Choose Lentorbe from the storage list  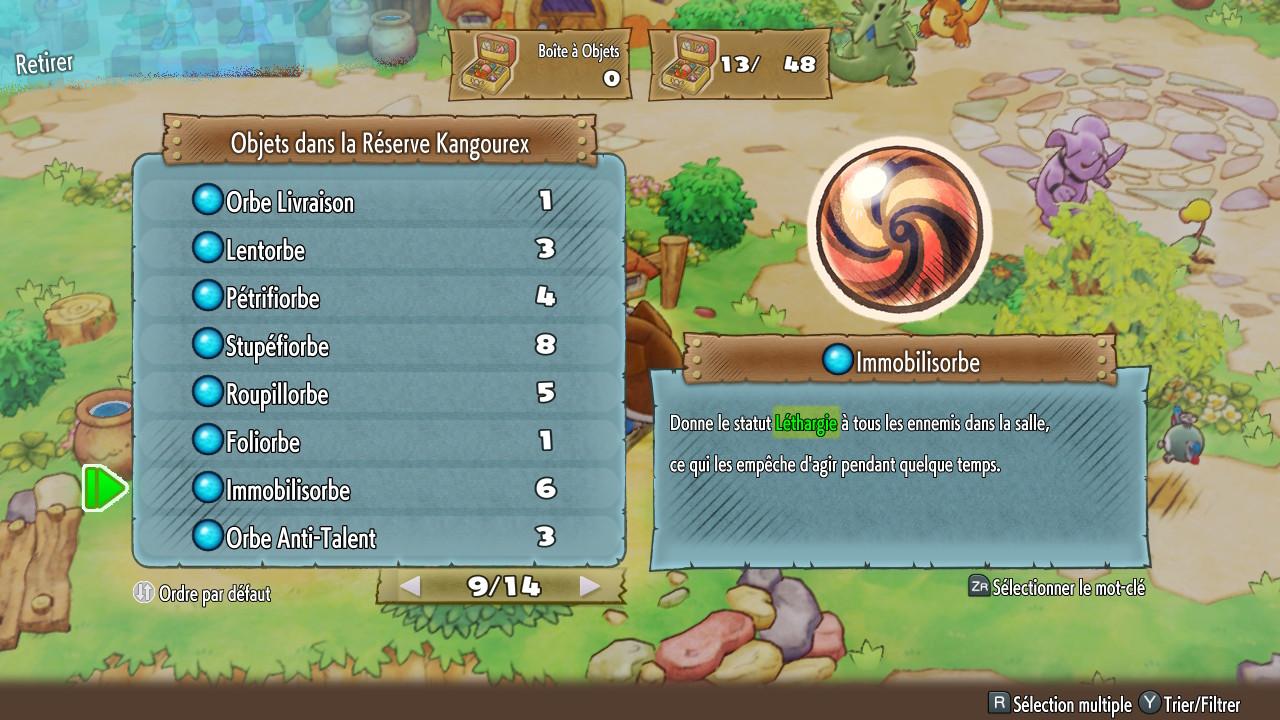point(378,250)
